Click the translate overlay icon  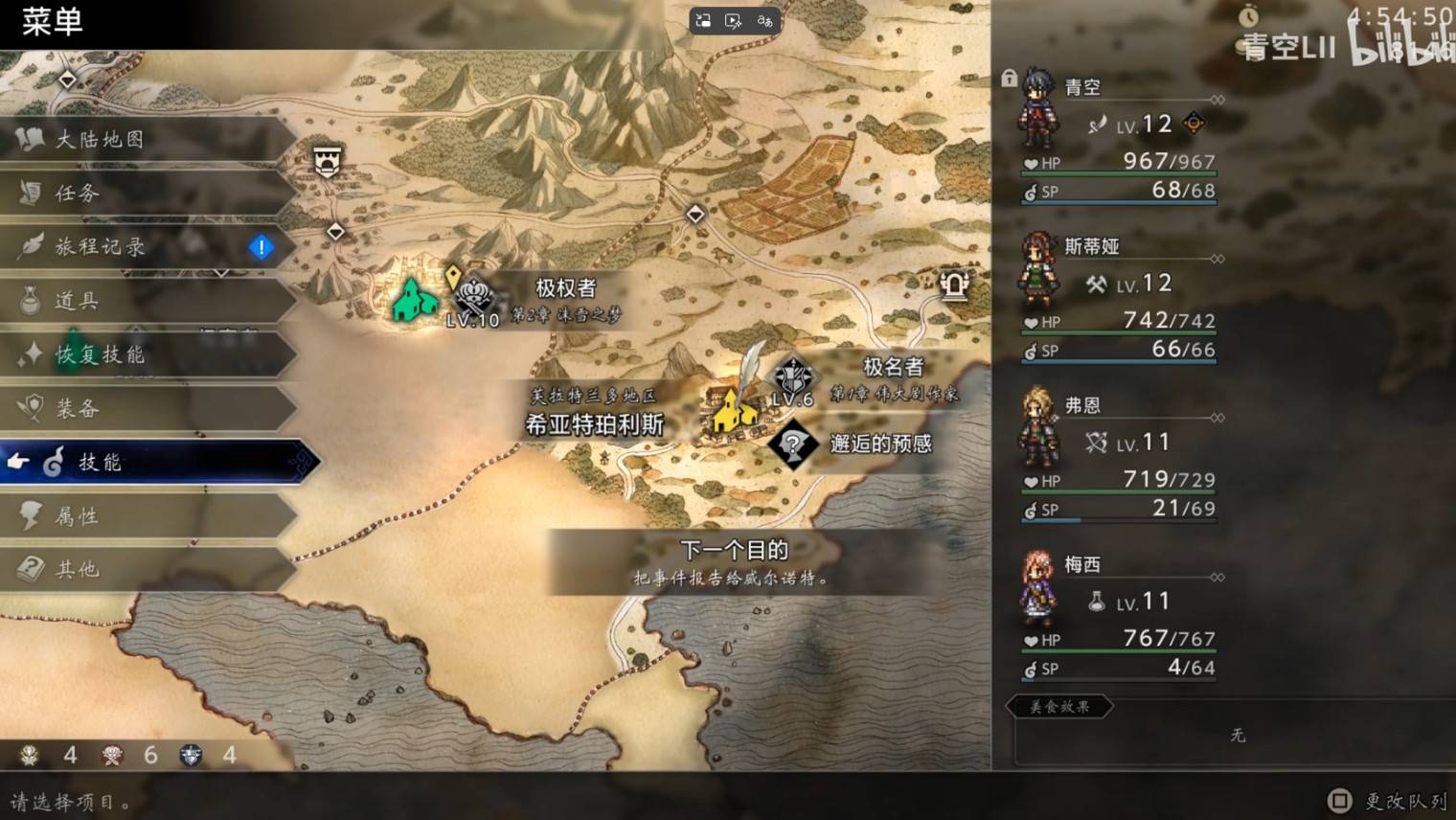tap(764, 21)
